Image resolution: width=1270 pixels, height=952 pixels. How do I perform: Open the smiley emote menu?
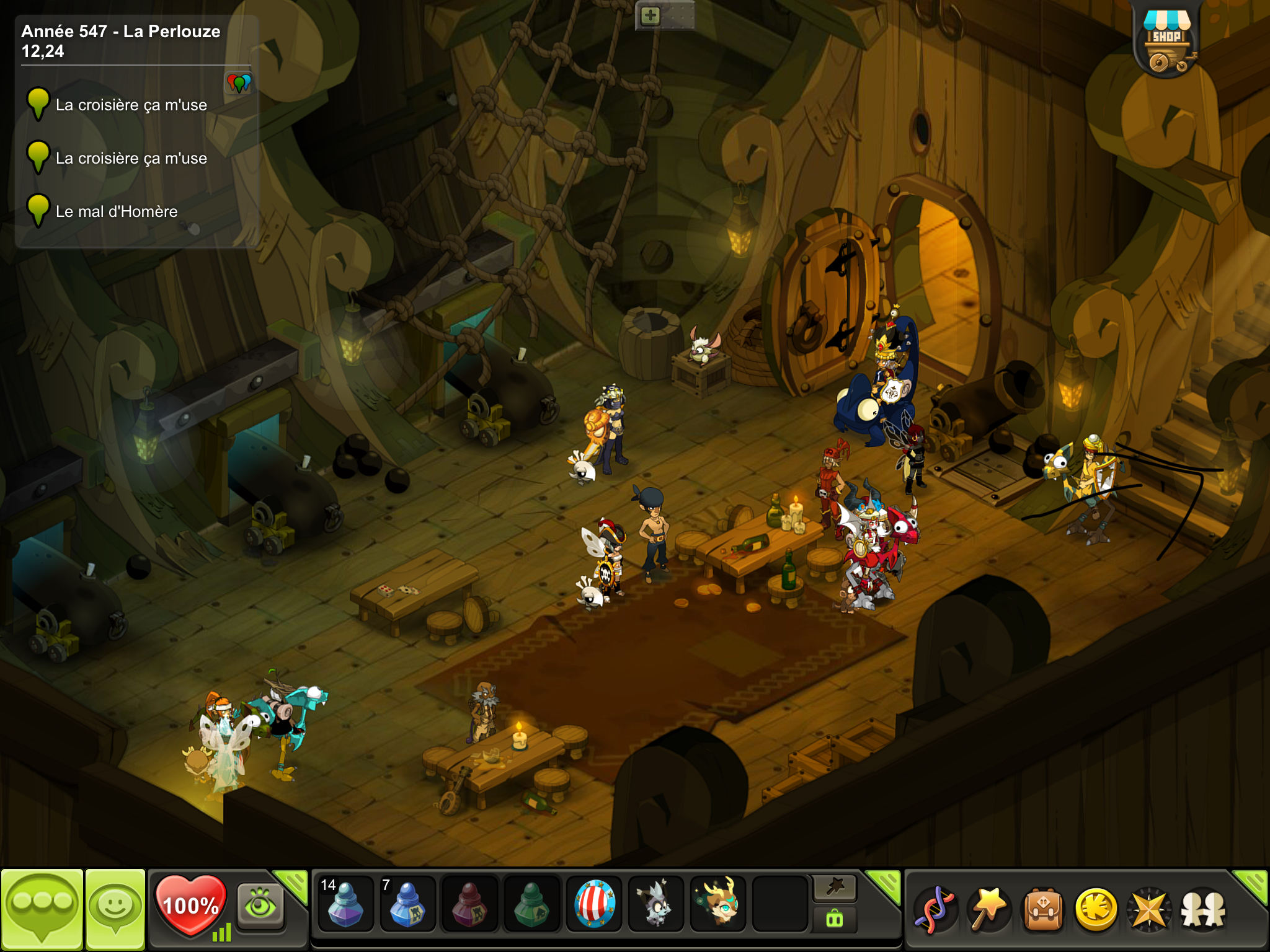[115, 908]
